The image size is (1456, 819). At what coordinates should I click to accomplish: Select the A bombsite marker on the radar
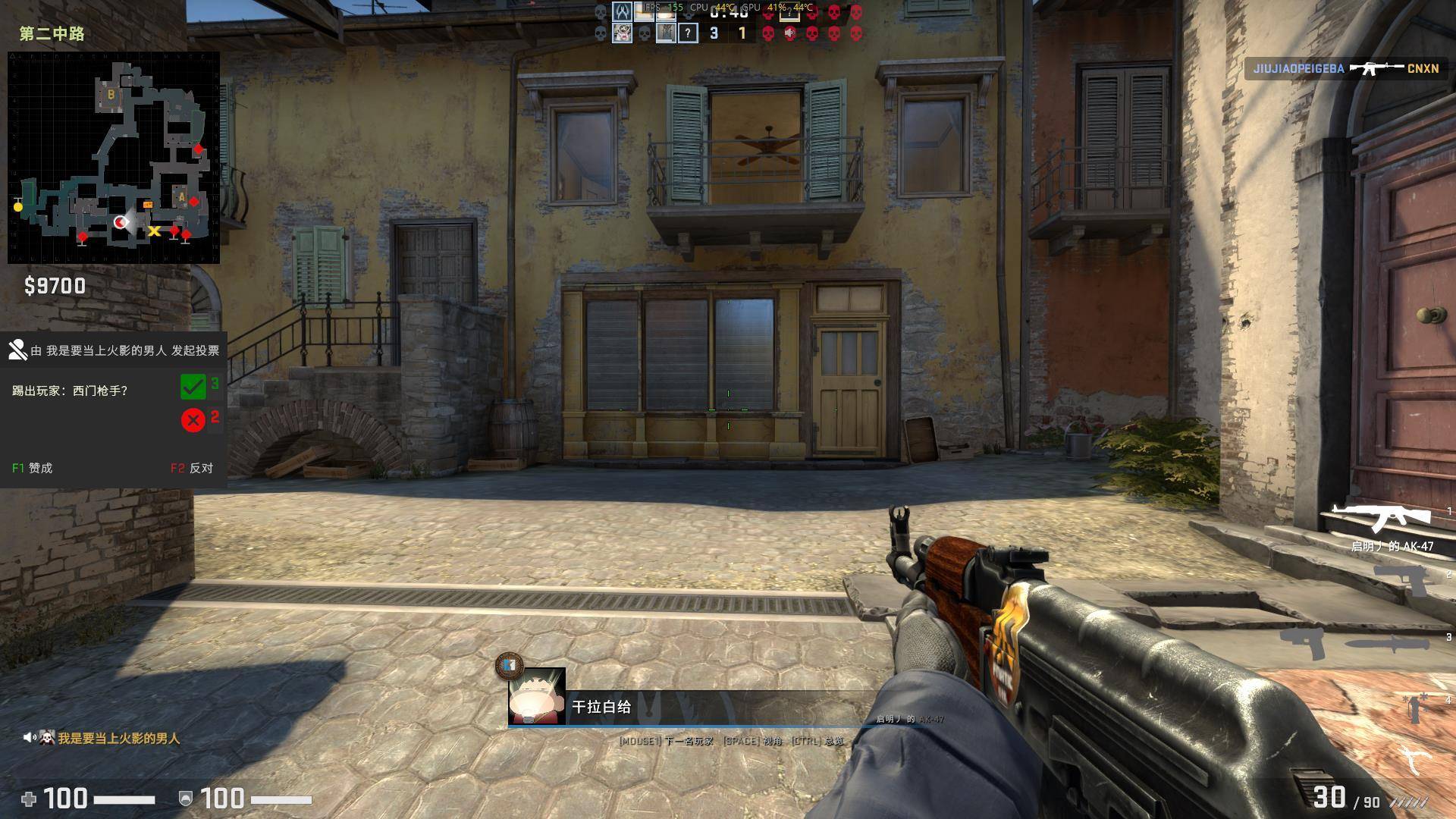[181, 196]
